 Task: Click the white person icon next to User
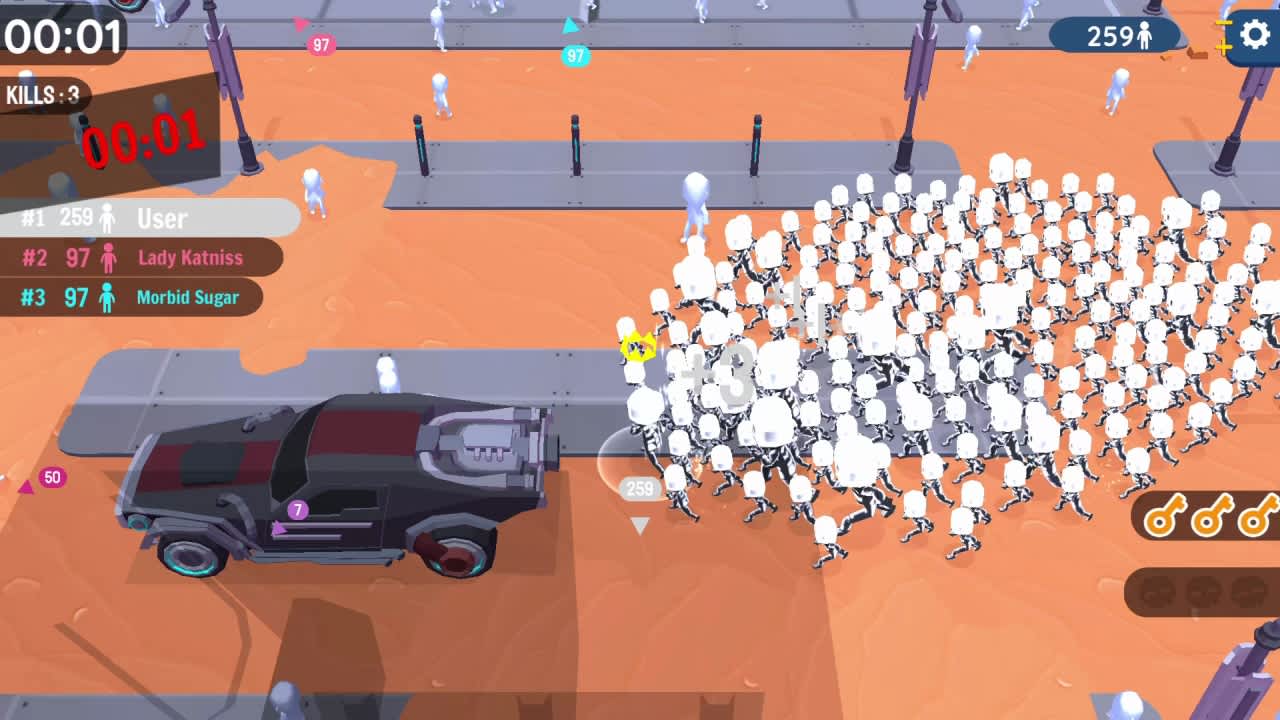coord(108,219)
